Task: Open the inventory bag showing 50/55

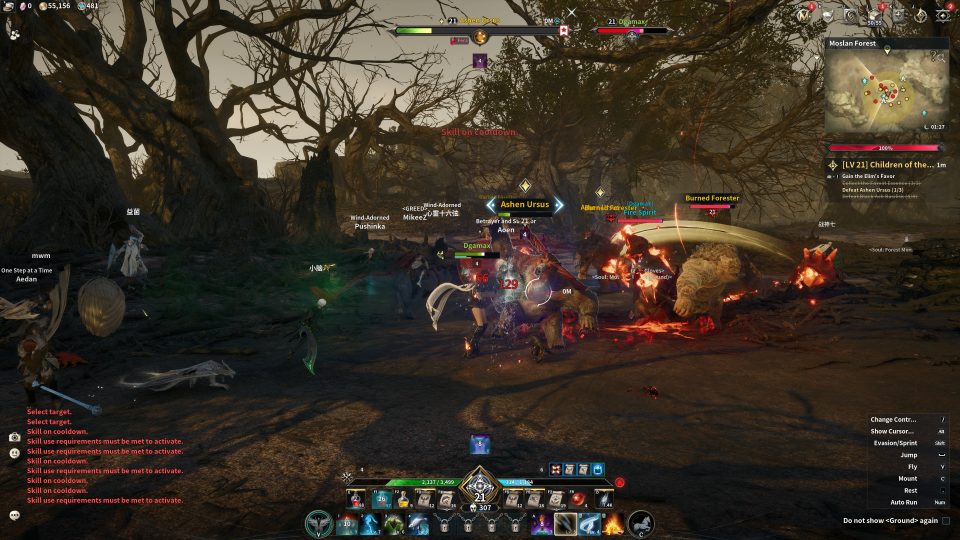Action: coord(874,15)
